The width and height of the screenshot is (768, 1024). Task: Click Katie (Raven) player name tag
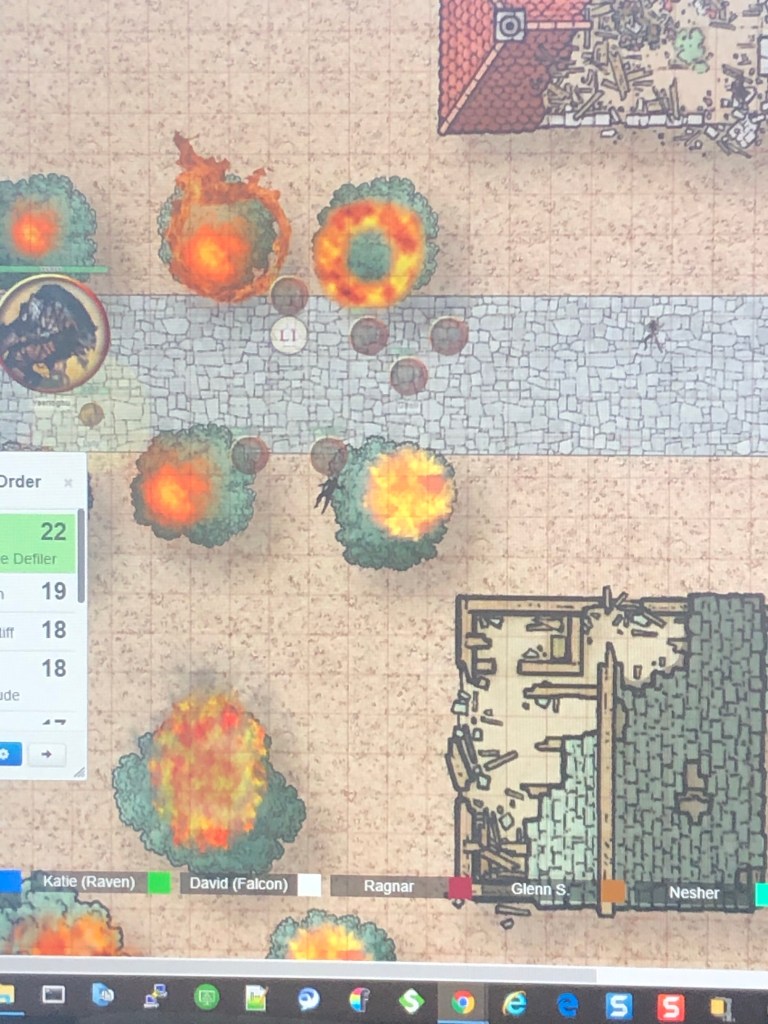pos(88,883)
